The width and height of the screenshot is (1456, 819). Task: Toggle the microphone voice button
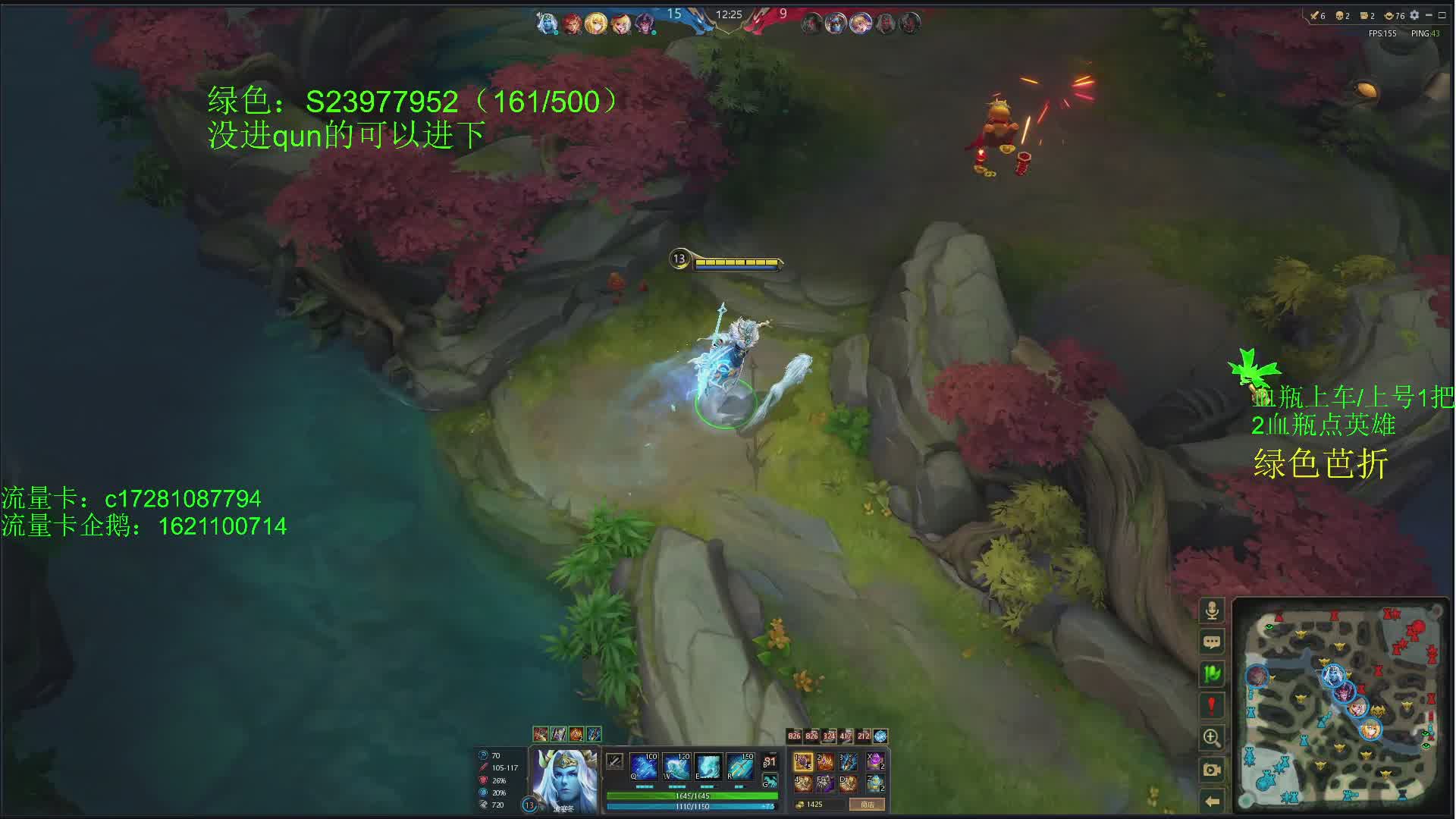(1212, 610)
